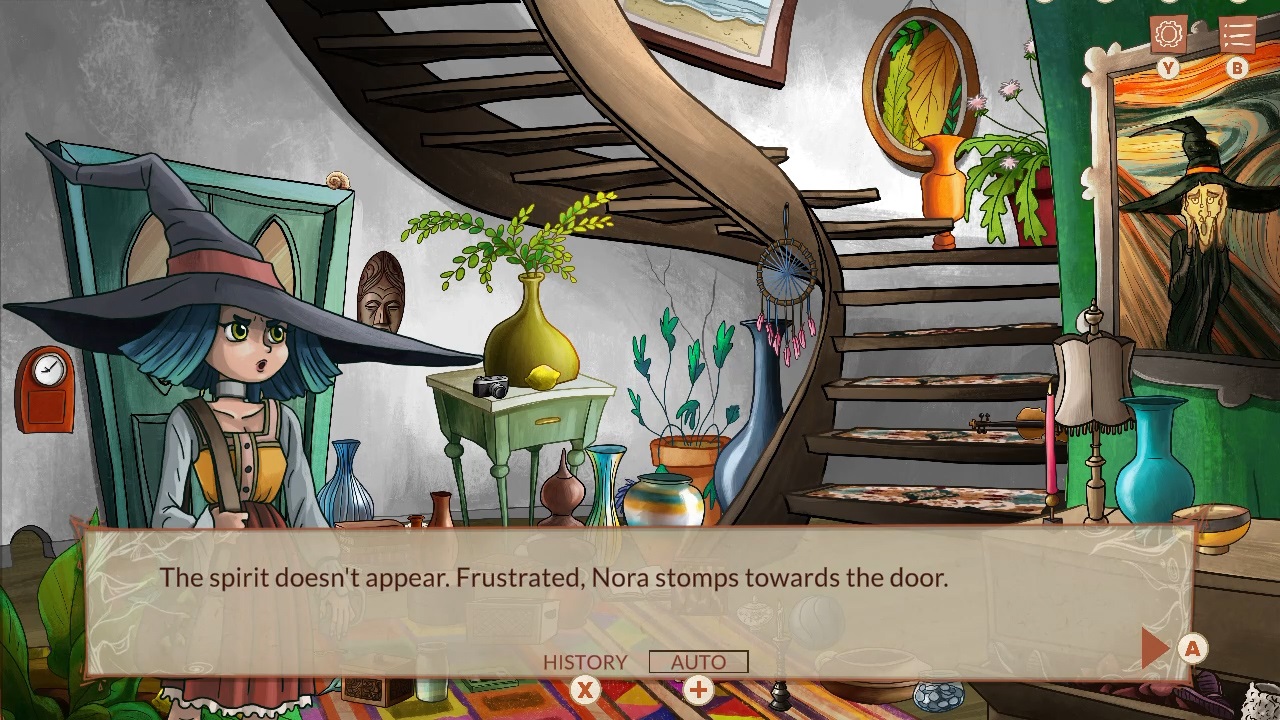Click the camera on the green side table

pyautogui.click(x=493, y=387)
